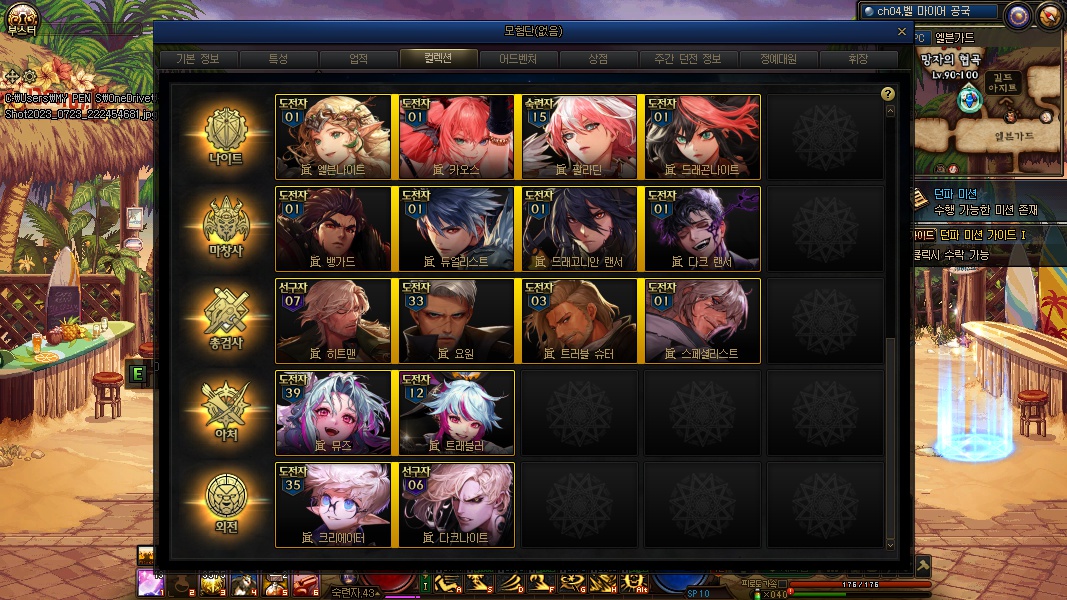Switch to the 기본 정보 tab

(197, 59)
